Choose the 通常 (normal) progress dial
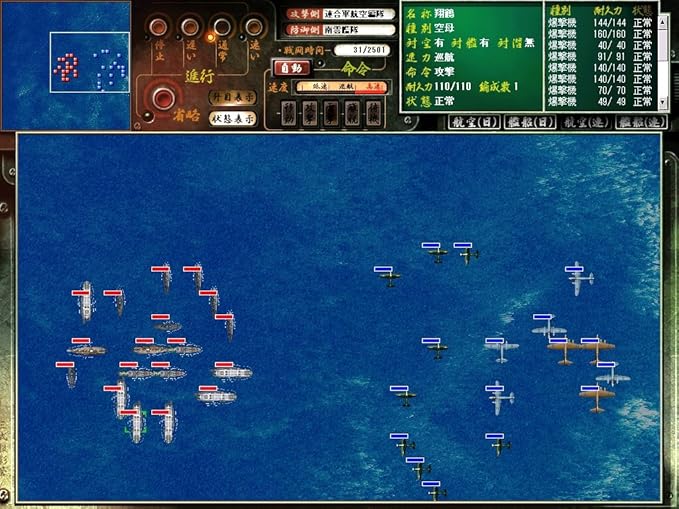Screen dimensions: 679x509 click(222, 26)
